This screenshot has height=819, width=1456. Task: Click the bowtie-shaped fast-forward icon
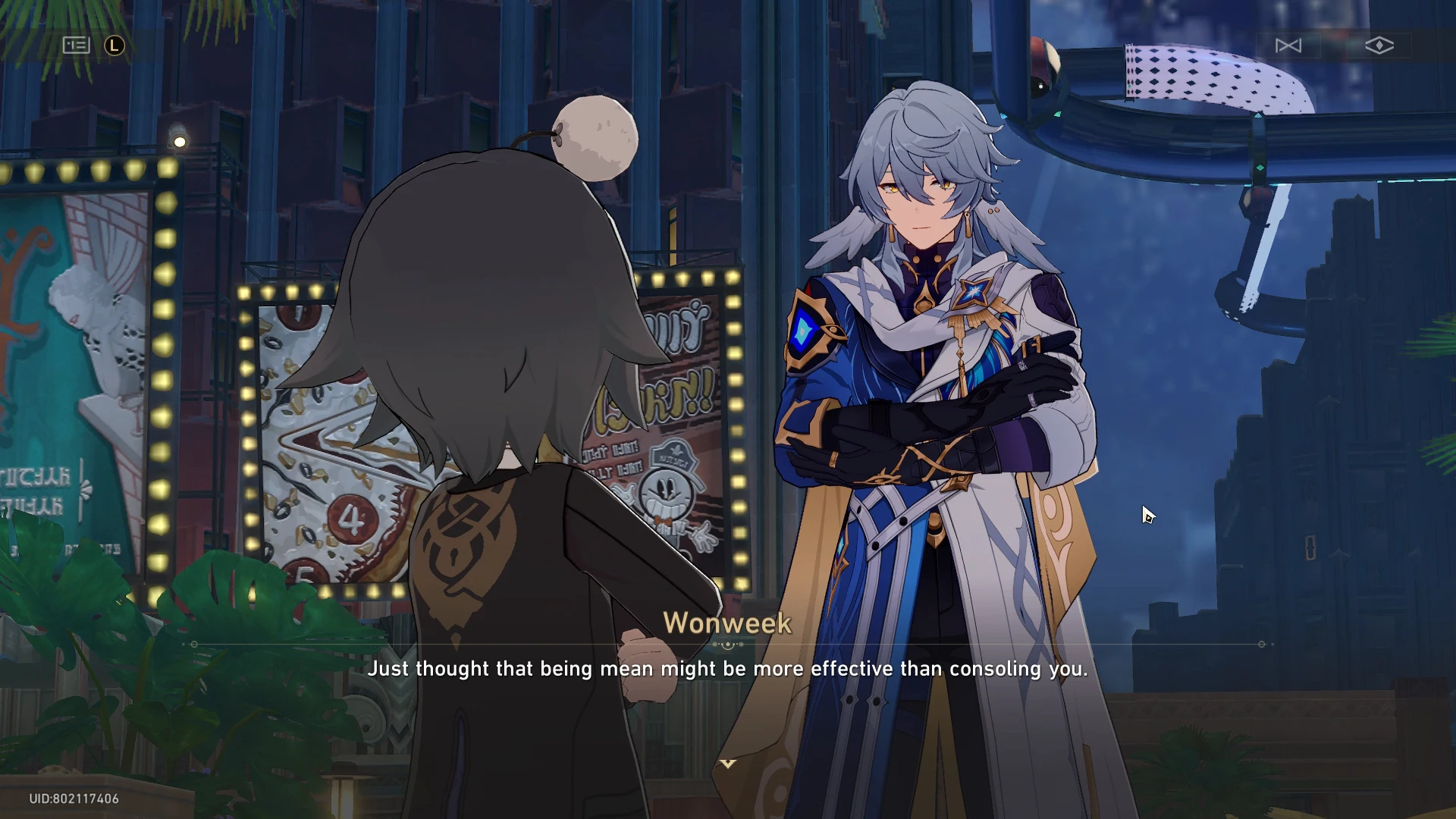(x=1288, y=45)
